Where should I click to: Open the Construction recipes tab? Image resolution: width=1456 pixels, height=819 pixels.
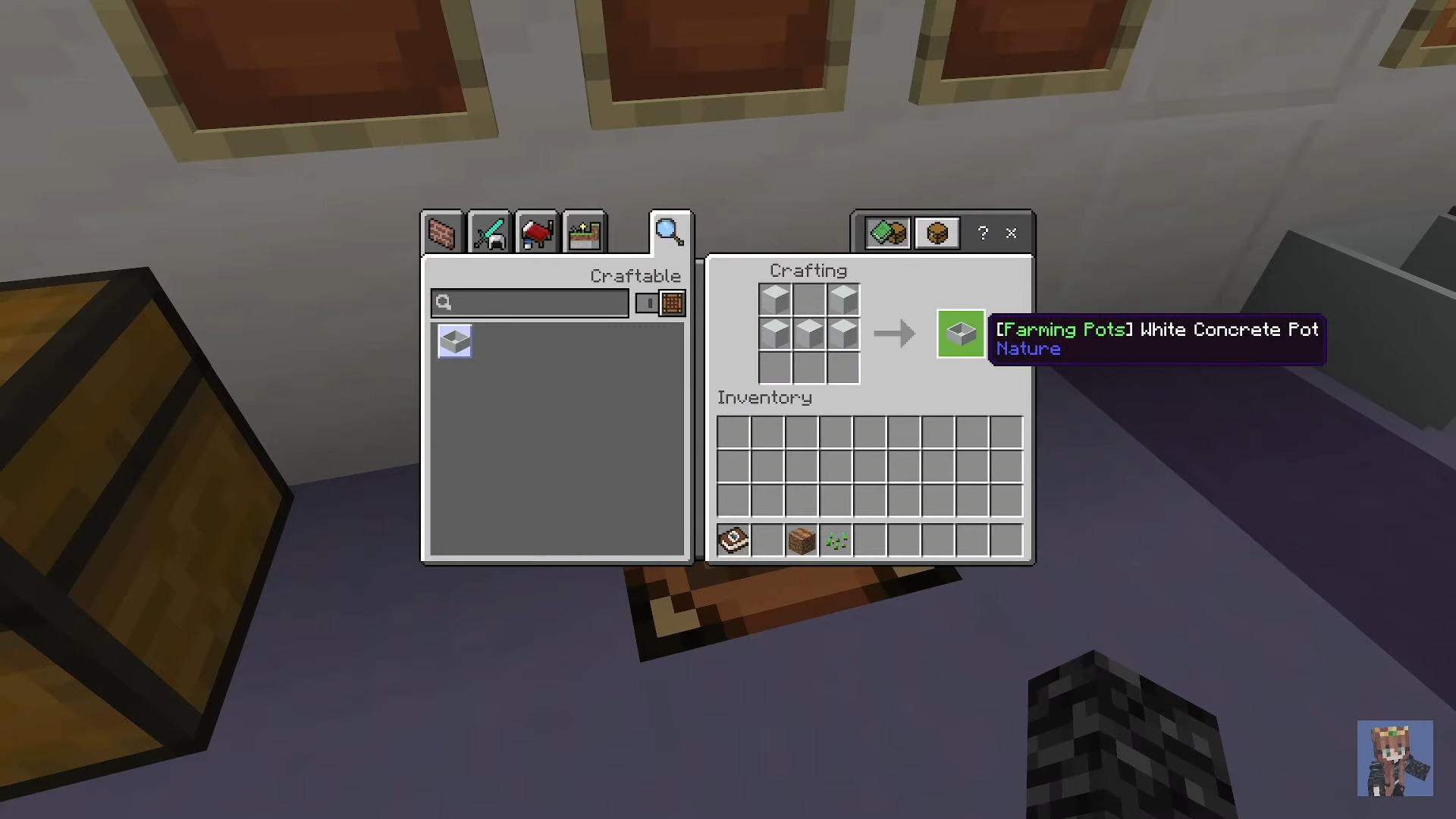442,232
